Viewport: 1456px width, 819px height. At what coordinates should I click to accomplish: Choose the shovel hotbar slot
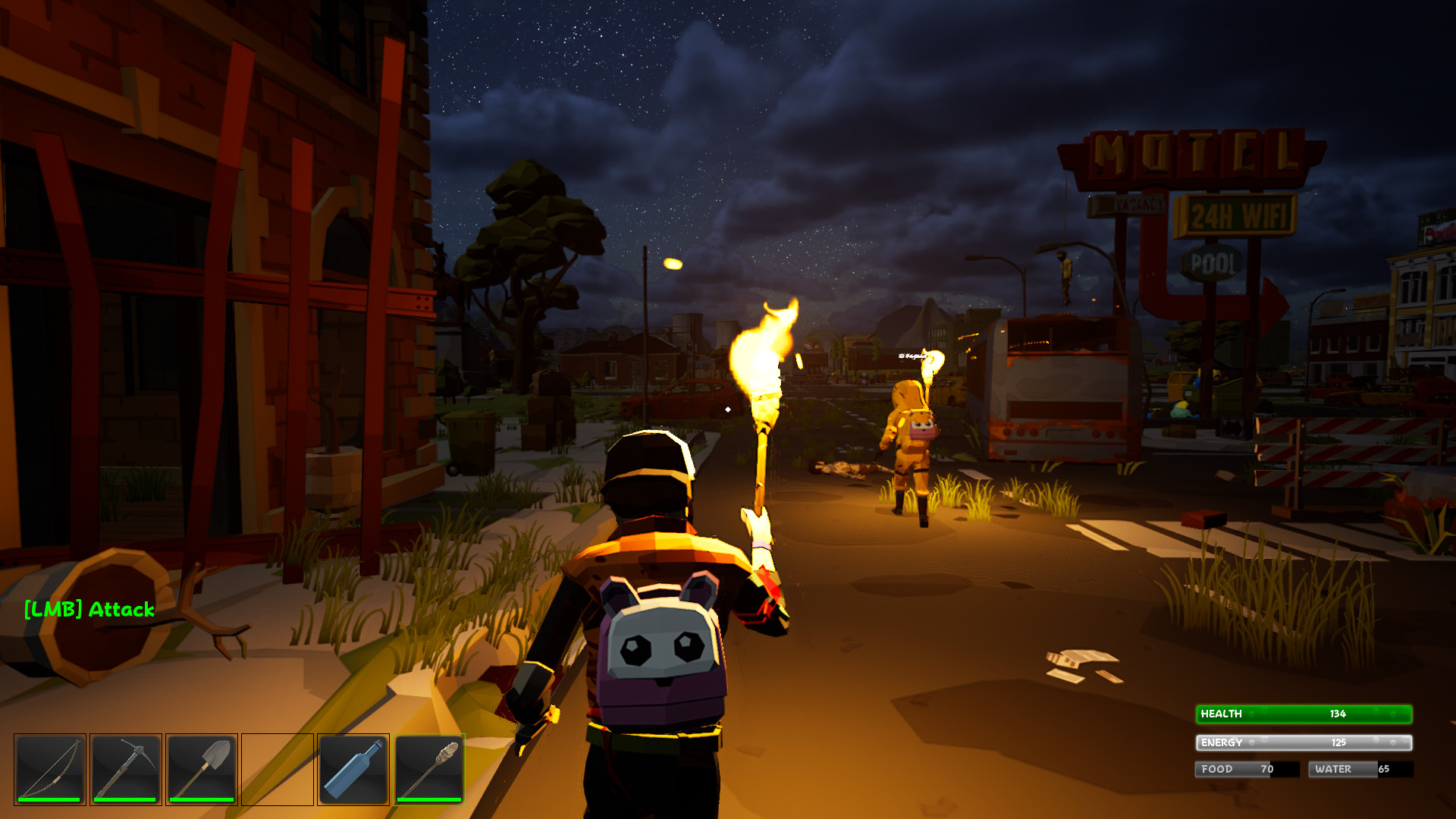[202, 769]
